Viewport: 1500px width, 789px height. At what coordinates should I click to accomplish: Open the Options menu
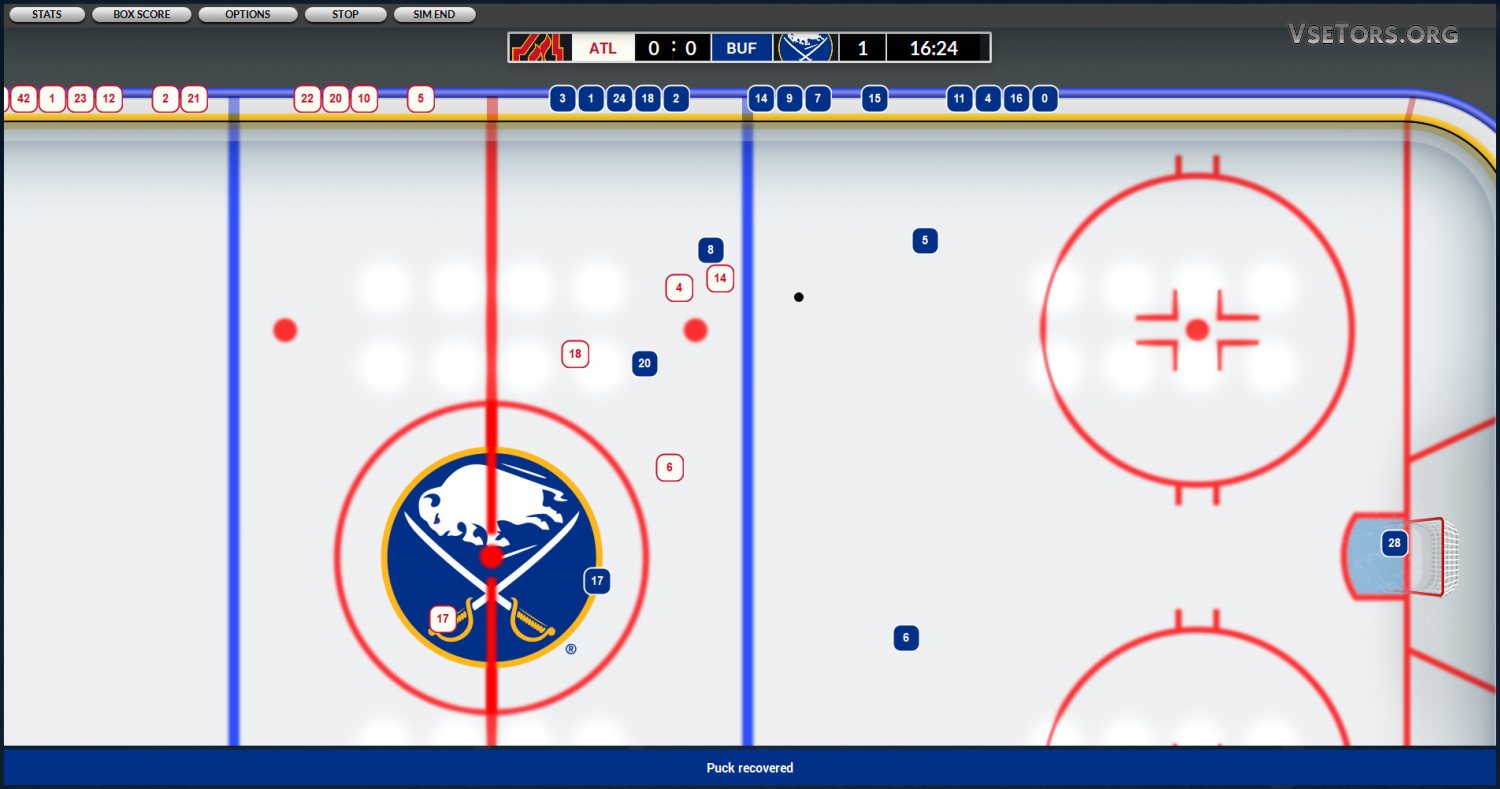pyautogui.click(x=248, y=15)
